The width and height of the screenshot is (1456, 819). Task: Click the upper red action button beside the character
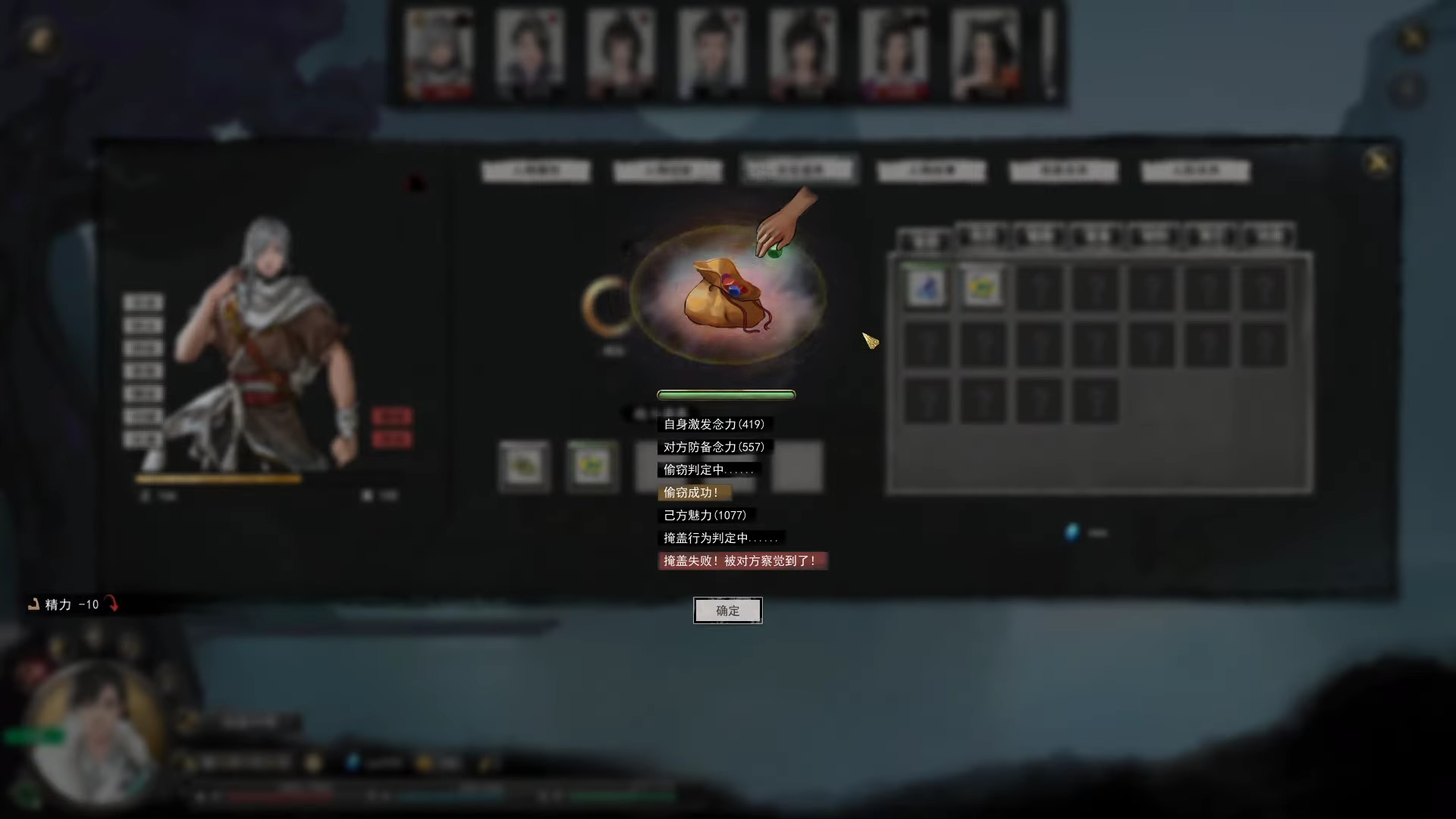(x=394, y=416)
